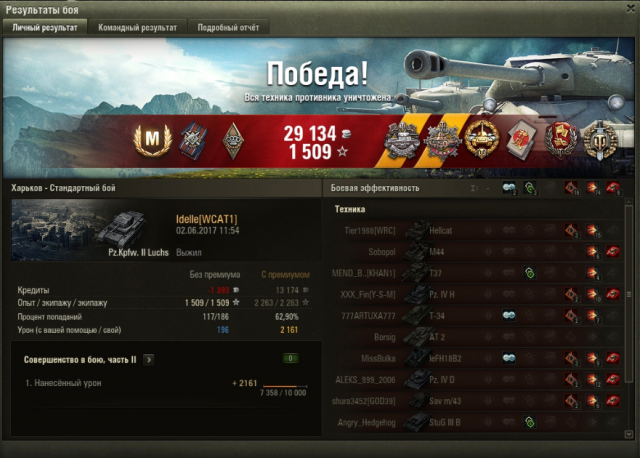Switch to the Командный результат tab
The image size is (640, 458).
pos(138,28)
